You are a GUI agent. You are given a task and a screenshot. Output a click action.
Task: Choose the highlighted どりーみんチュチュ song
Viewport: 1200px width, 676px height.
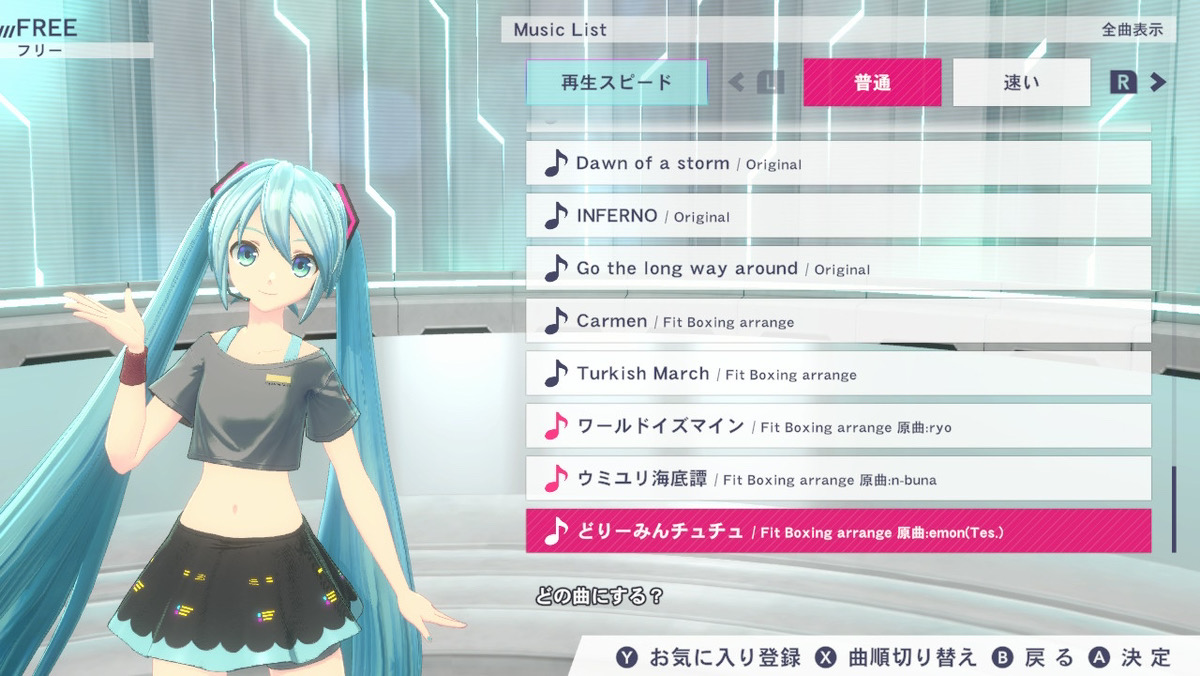point(838,531)
